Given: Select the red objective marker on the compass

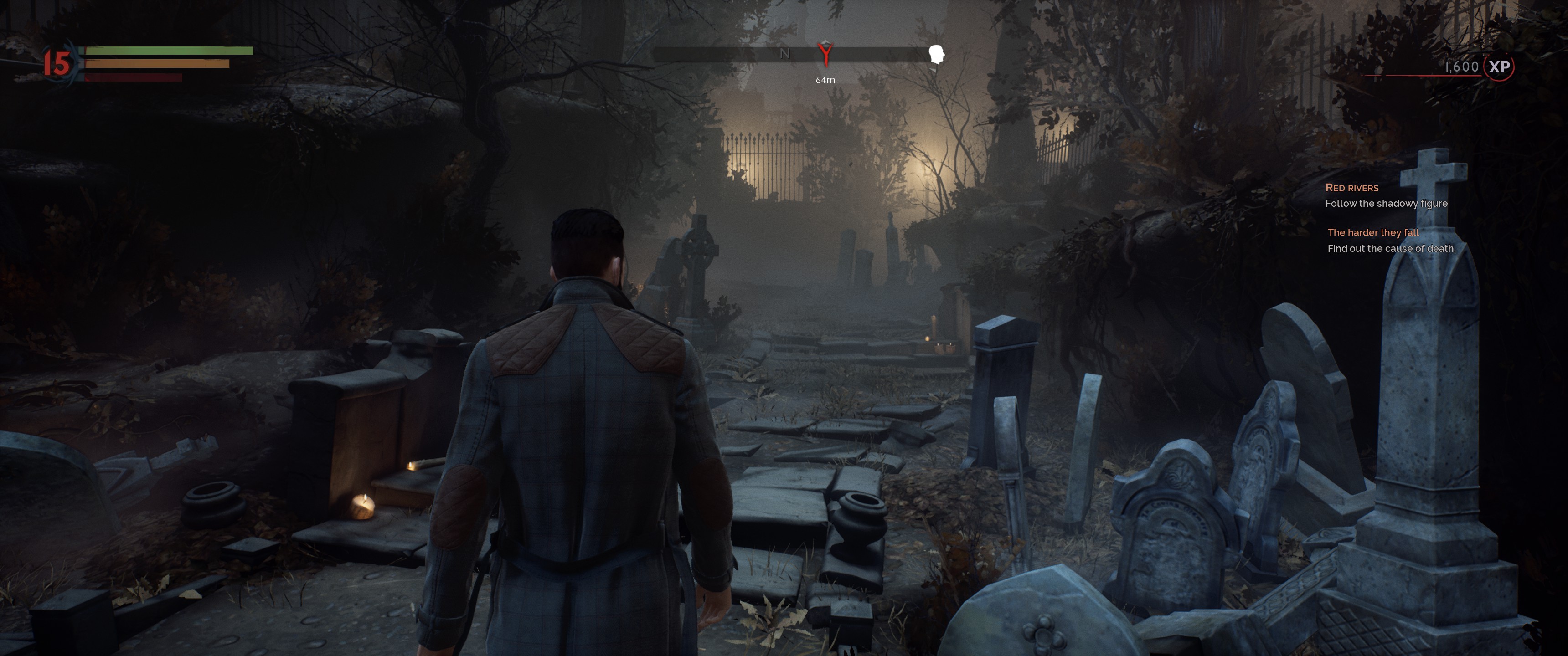Looking at the screenshot, I should coord(825,54).
